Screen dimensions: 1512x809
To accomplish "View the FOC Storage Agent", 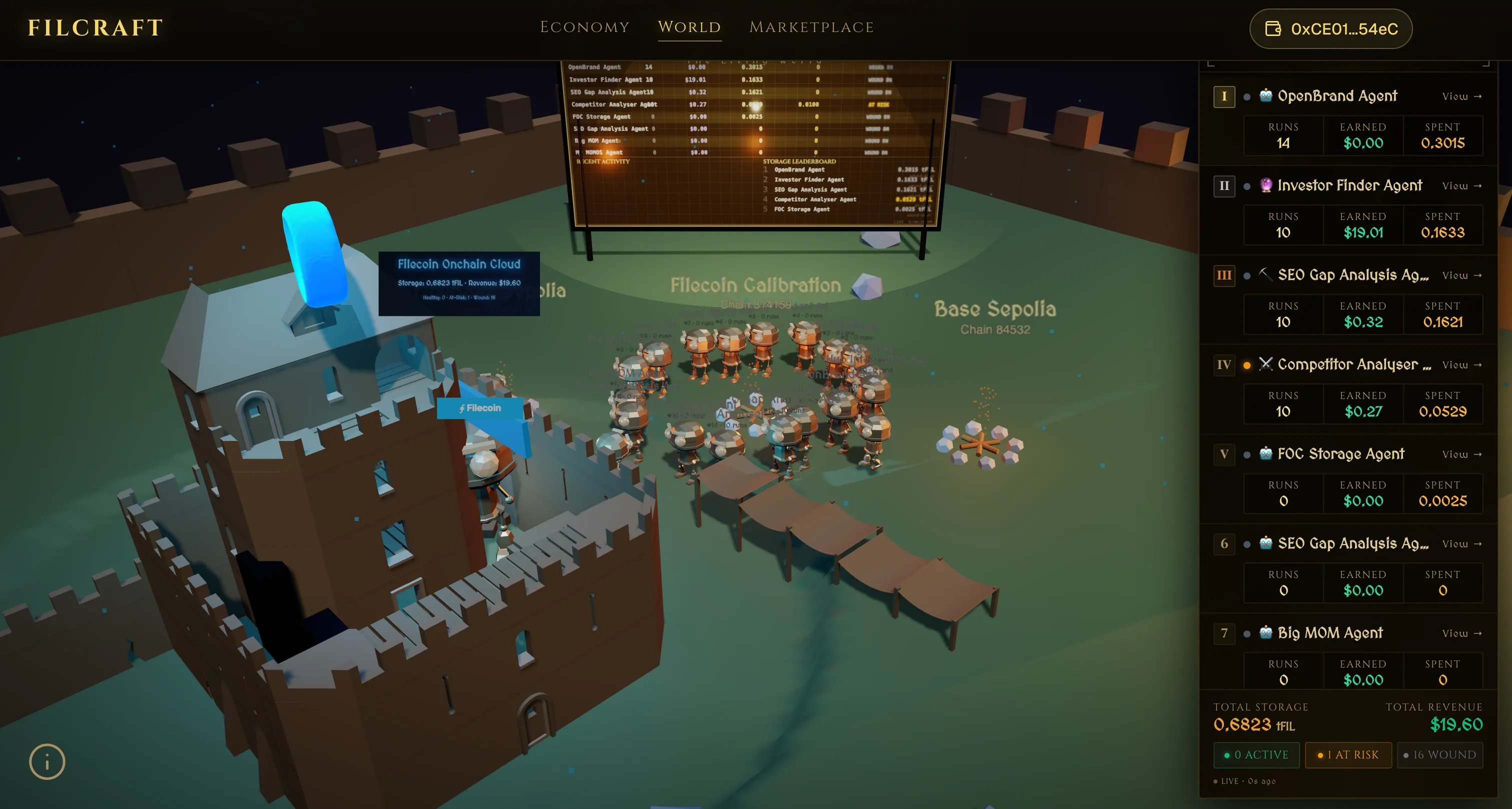I will click(1461, 454).
